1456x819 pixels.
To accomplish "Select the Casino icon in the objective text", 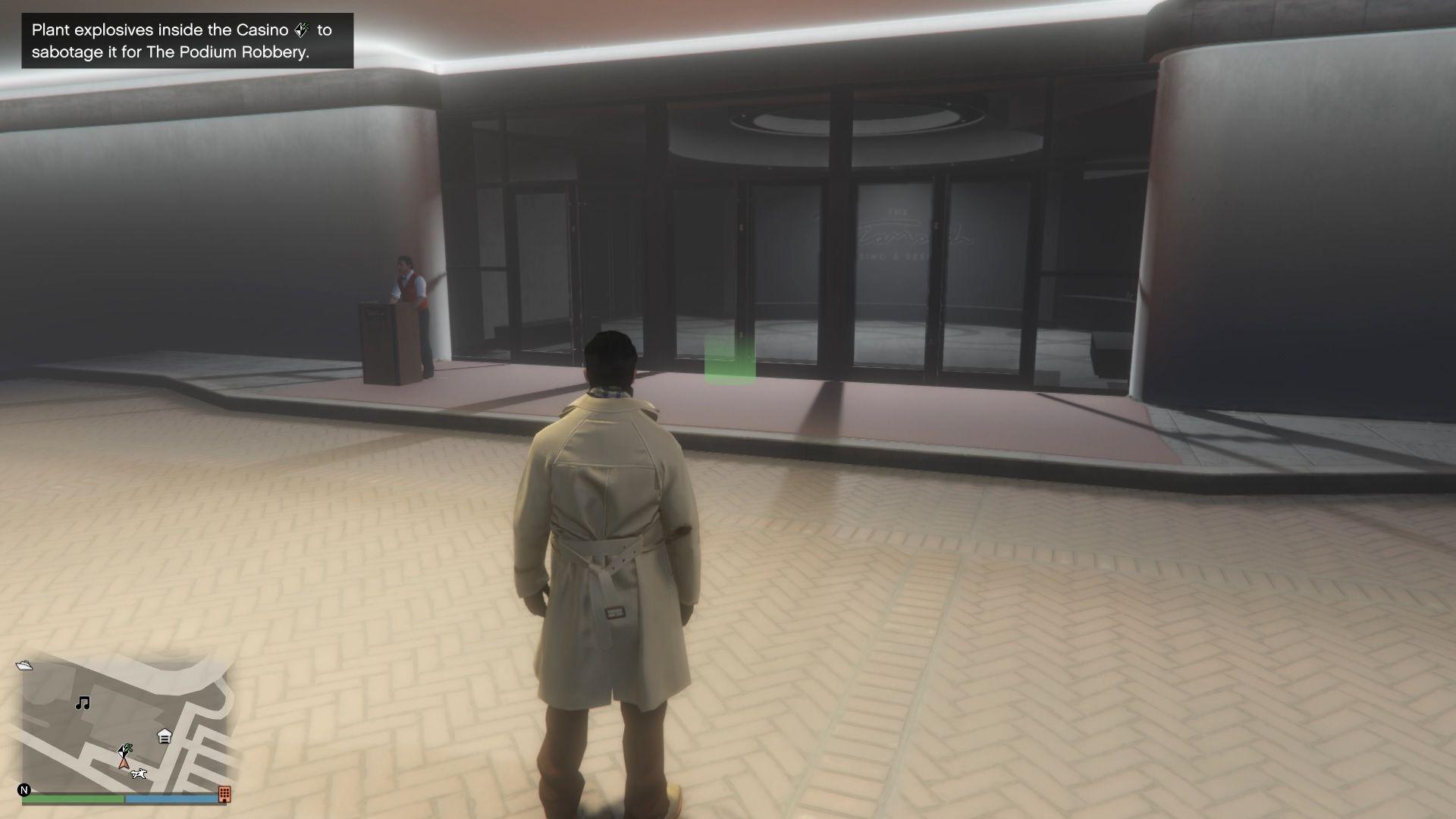I will 302,31.
